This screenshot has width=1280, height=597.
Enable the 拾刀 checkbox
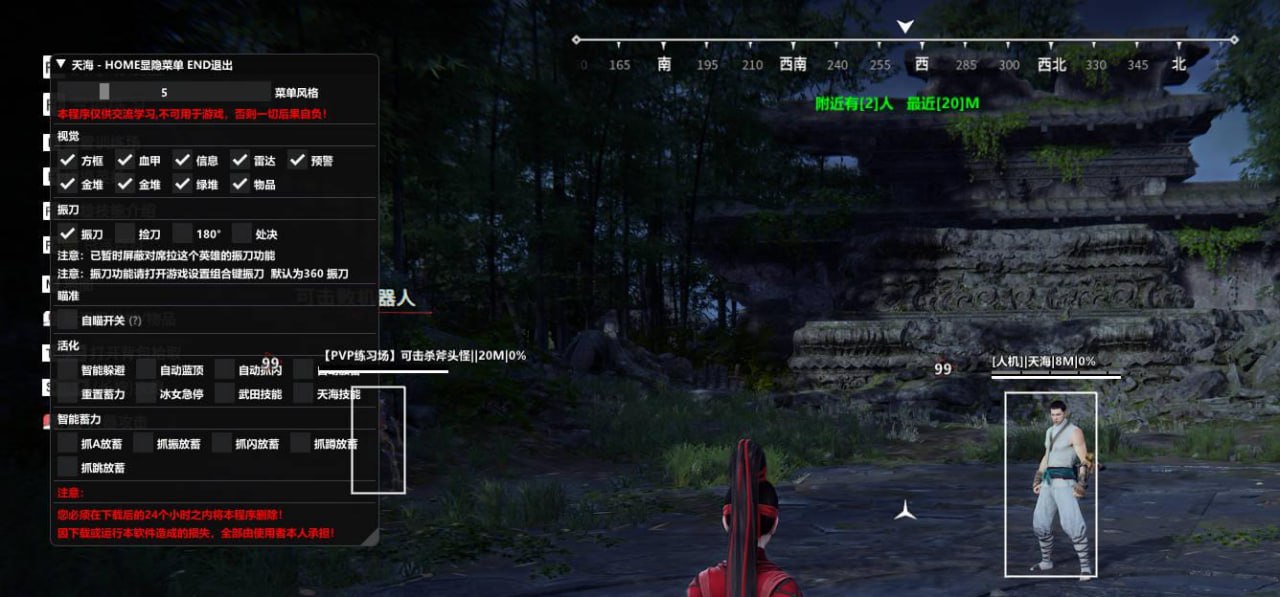point(125,233)
